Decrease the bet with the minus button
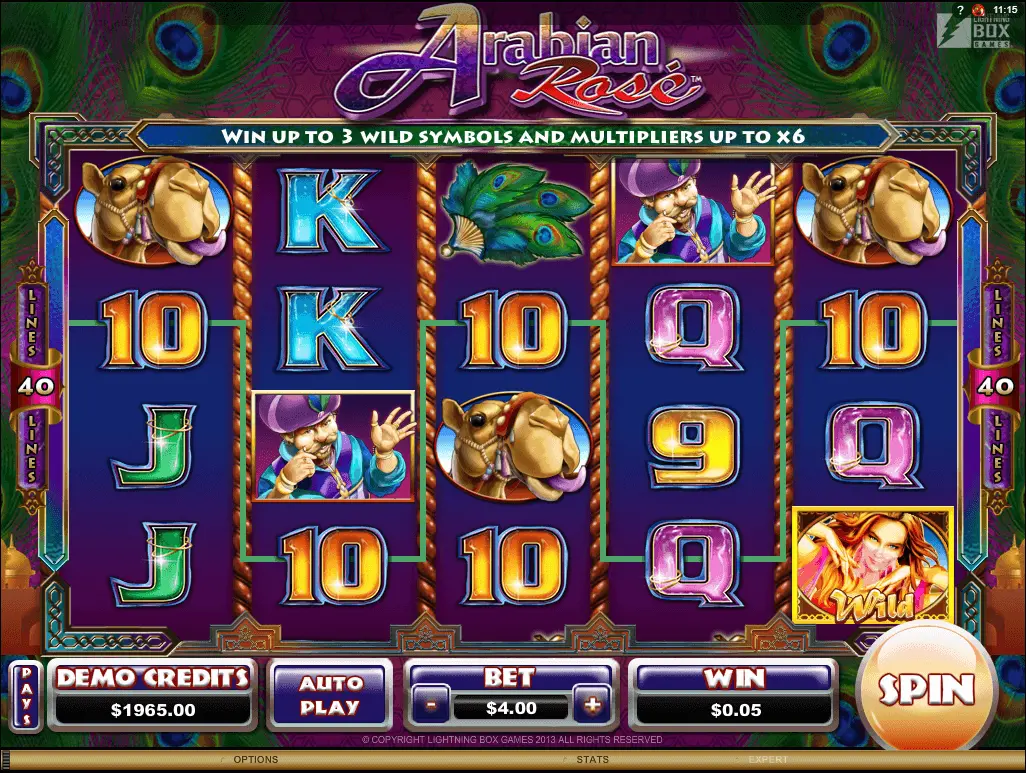Viewport: 1026px width, 773px height. 431,705
